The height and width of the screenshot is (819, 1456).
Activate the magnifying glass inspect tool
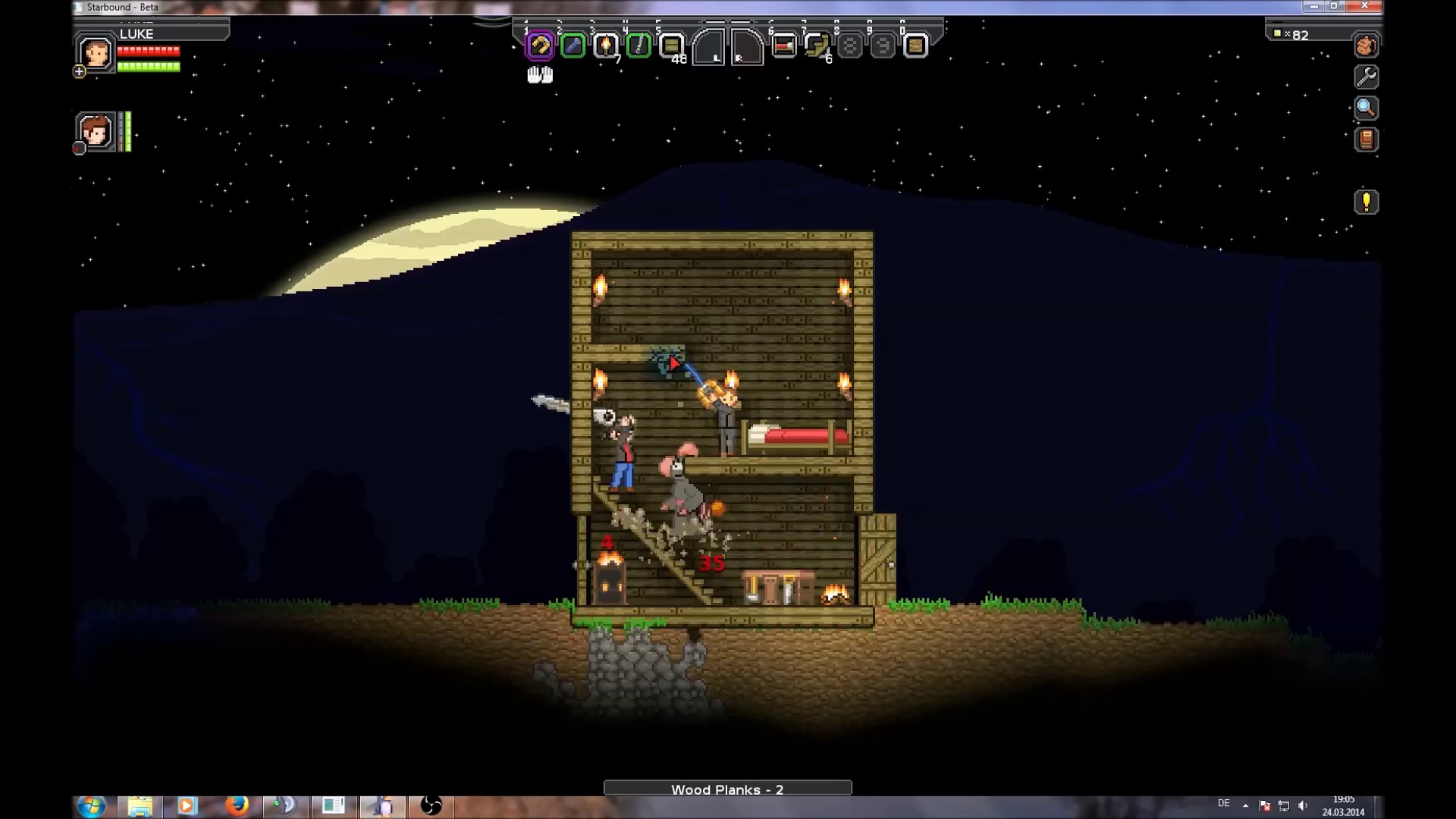point(1366,108)
